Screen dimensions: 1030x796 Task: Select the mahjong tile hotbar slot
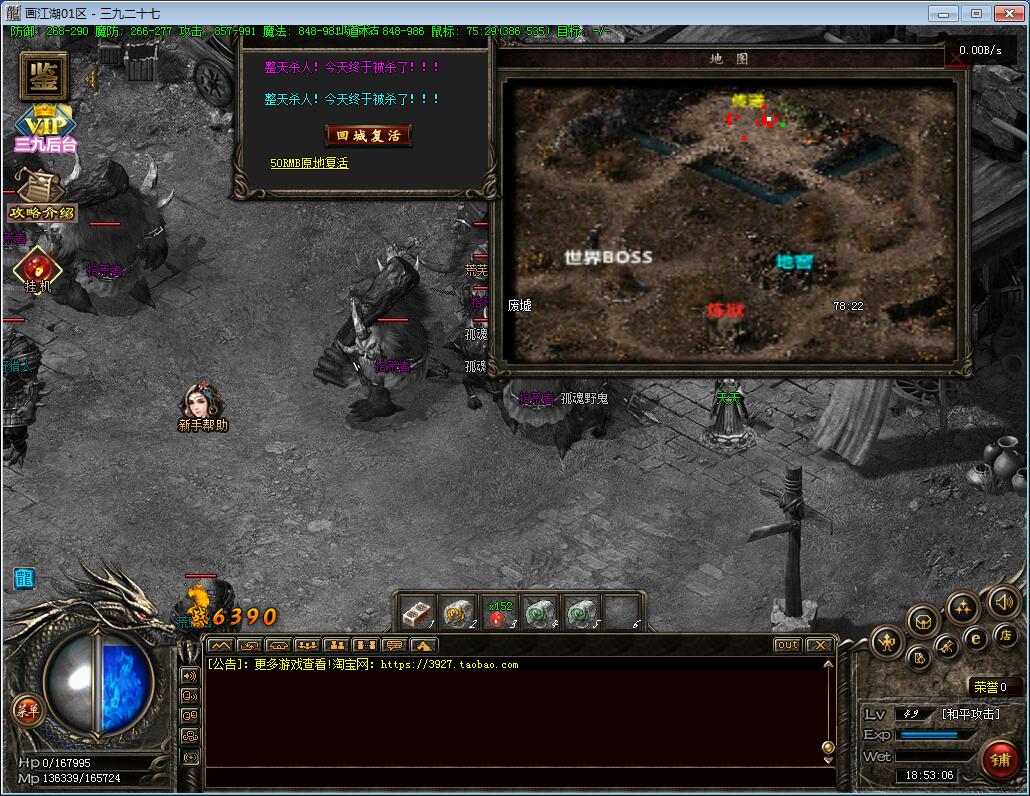[417, 612]
